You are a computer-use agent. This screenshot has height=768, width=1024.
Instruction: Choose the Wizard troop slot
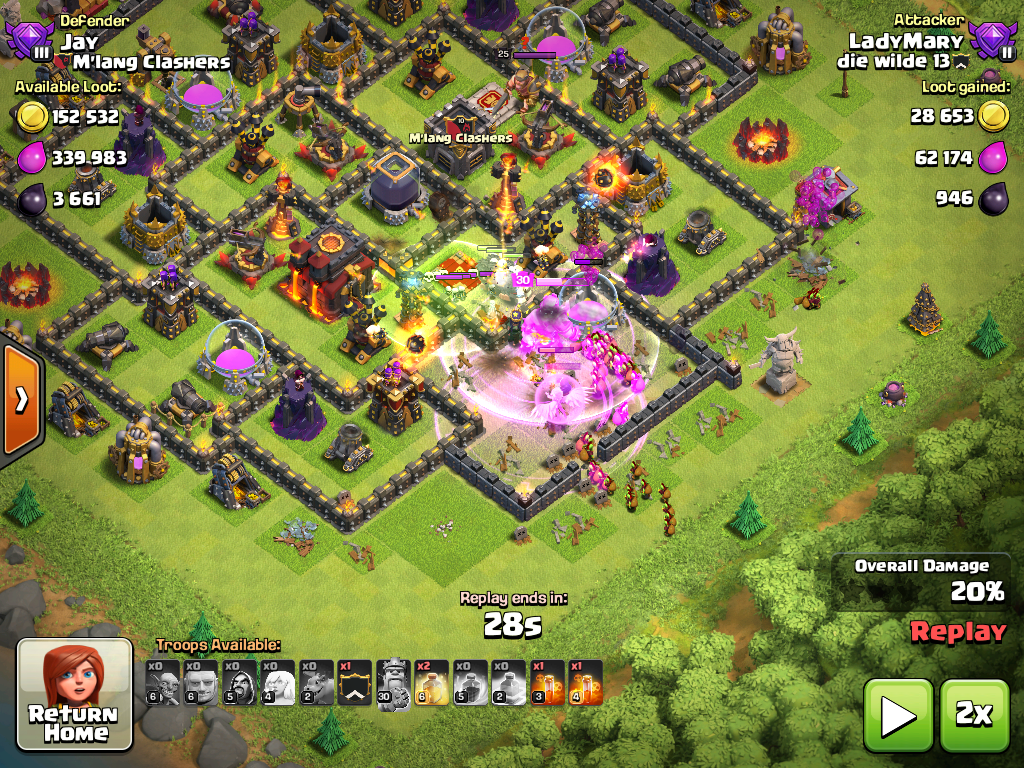[x=239, y=683]
